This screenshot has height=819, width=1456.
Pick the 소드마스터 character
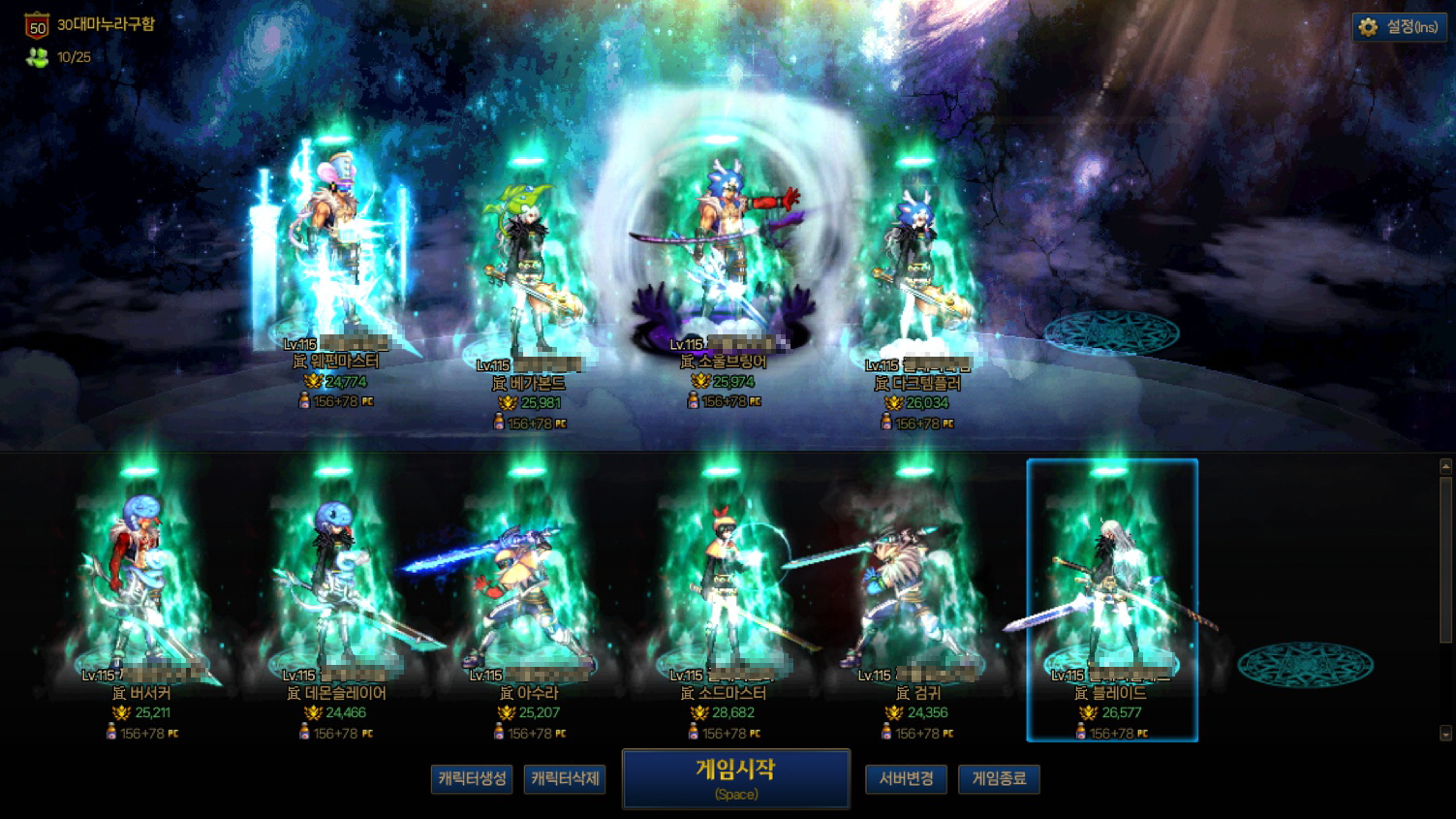click(722, 582)
